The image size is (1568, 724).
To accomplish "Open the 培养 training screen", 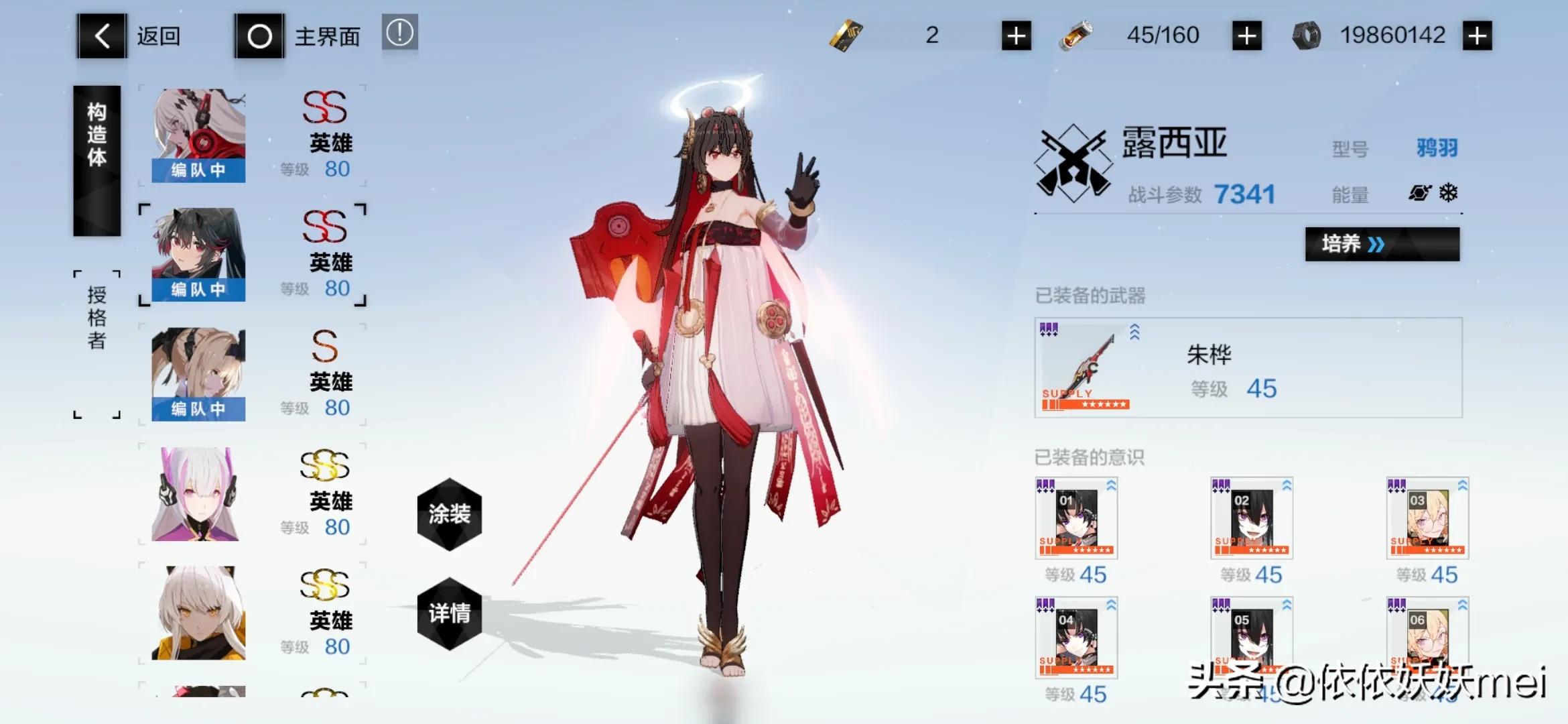I will (x=1382, y=244).
